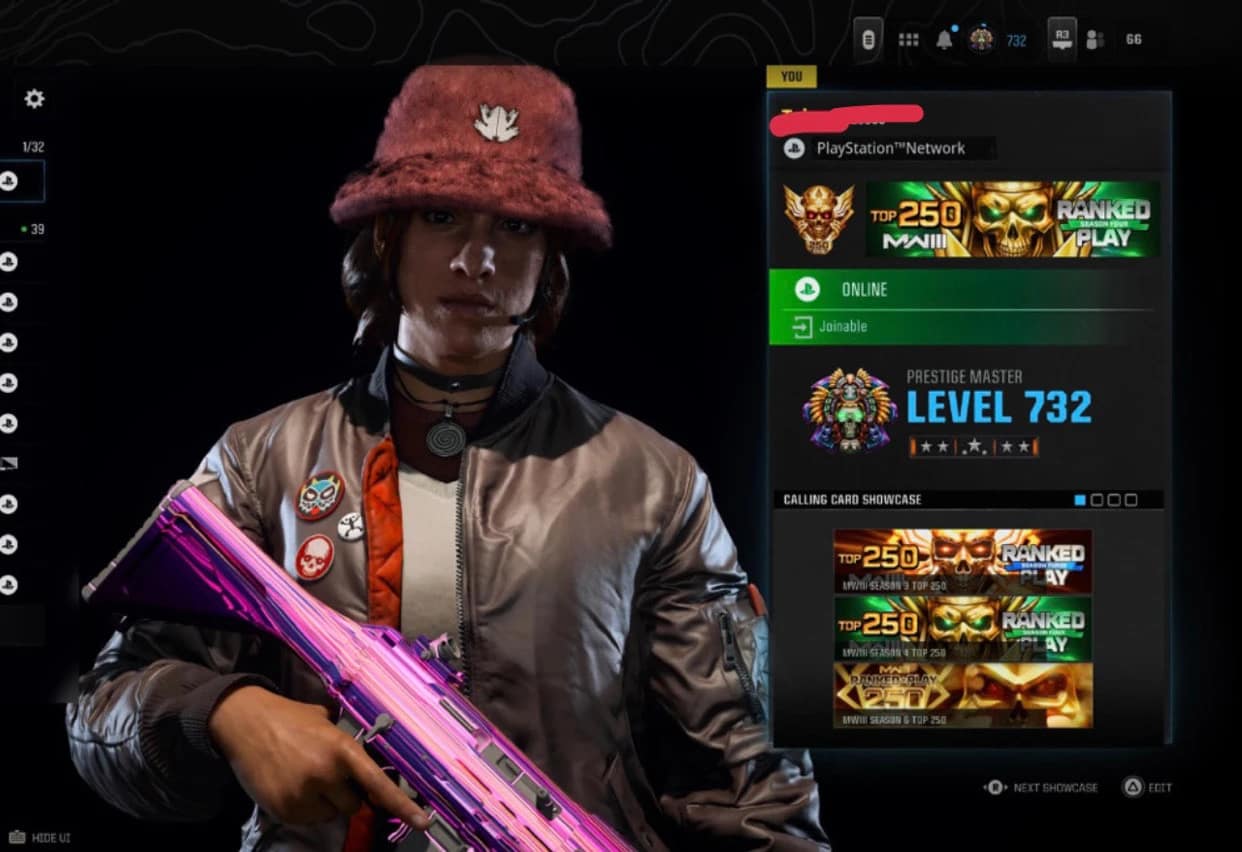
Task: Open the player rank emblem in top bar
Action: pyautogui.click(x=981, y=40)
